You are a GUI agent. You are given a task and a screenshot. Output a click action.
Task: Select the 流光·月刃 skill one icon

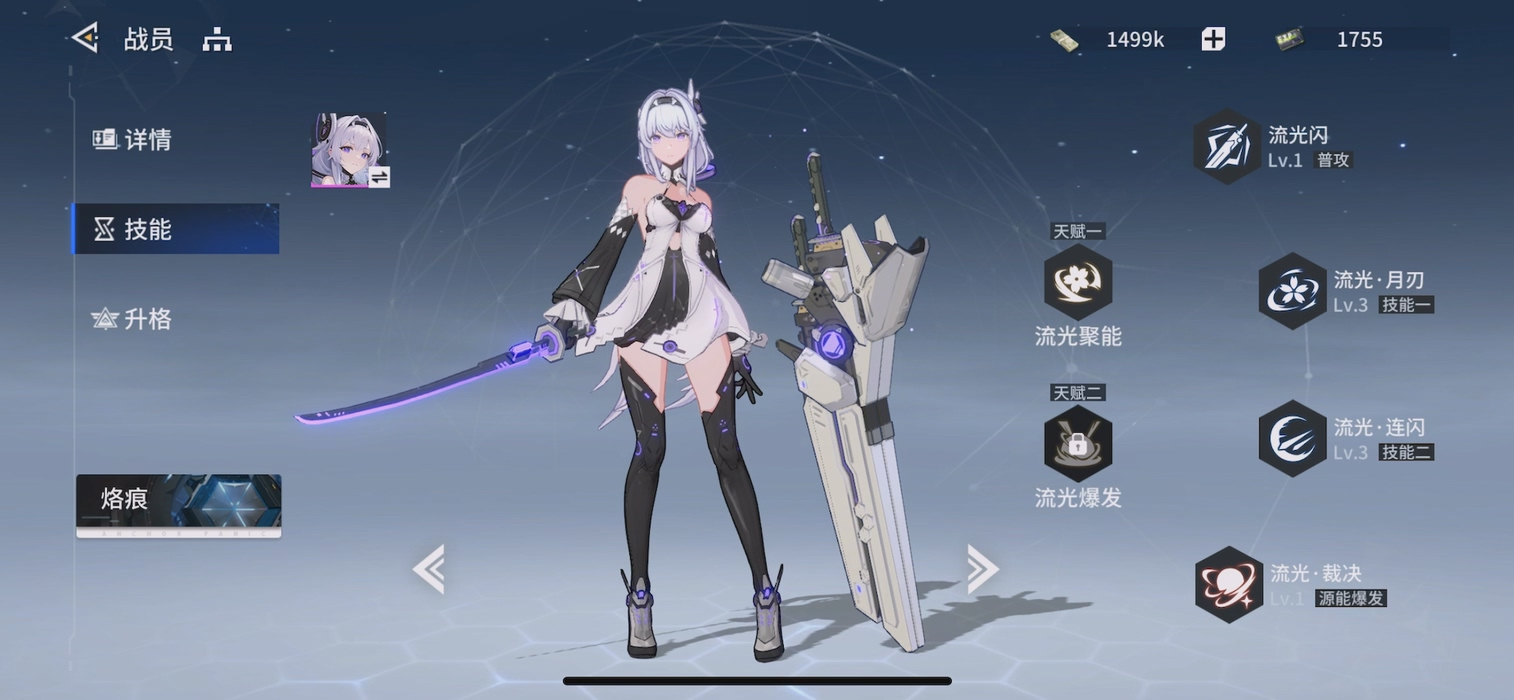(x=1292, y=291)
